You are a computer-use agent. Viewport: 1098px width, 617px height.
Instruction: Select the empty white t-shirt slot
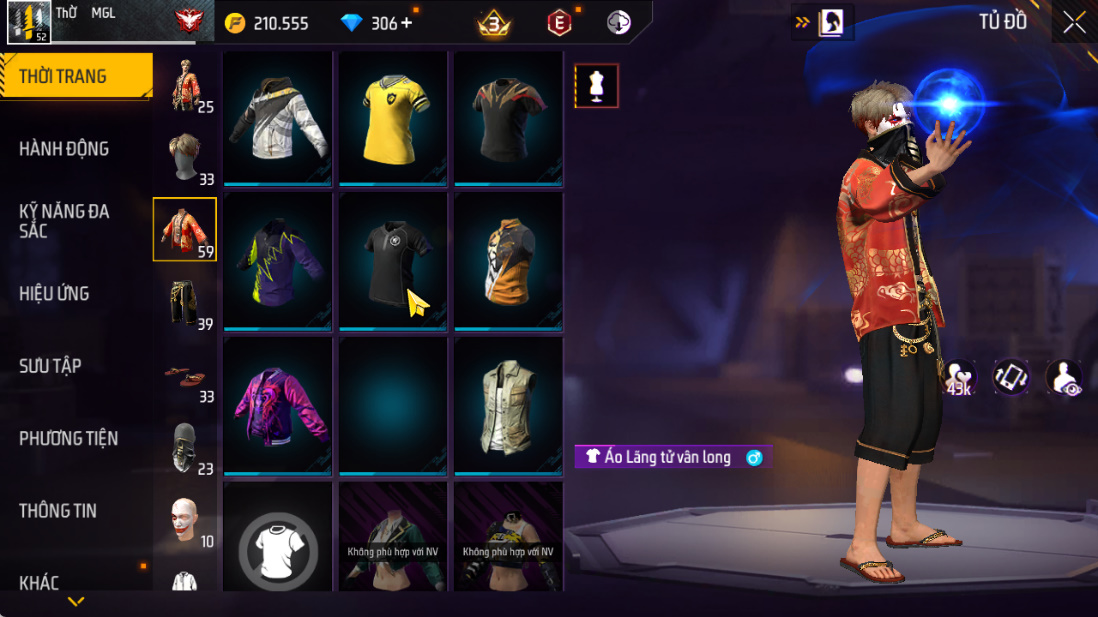click(277, 548)
